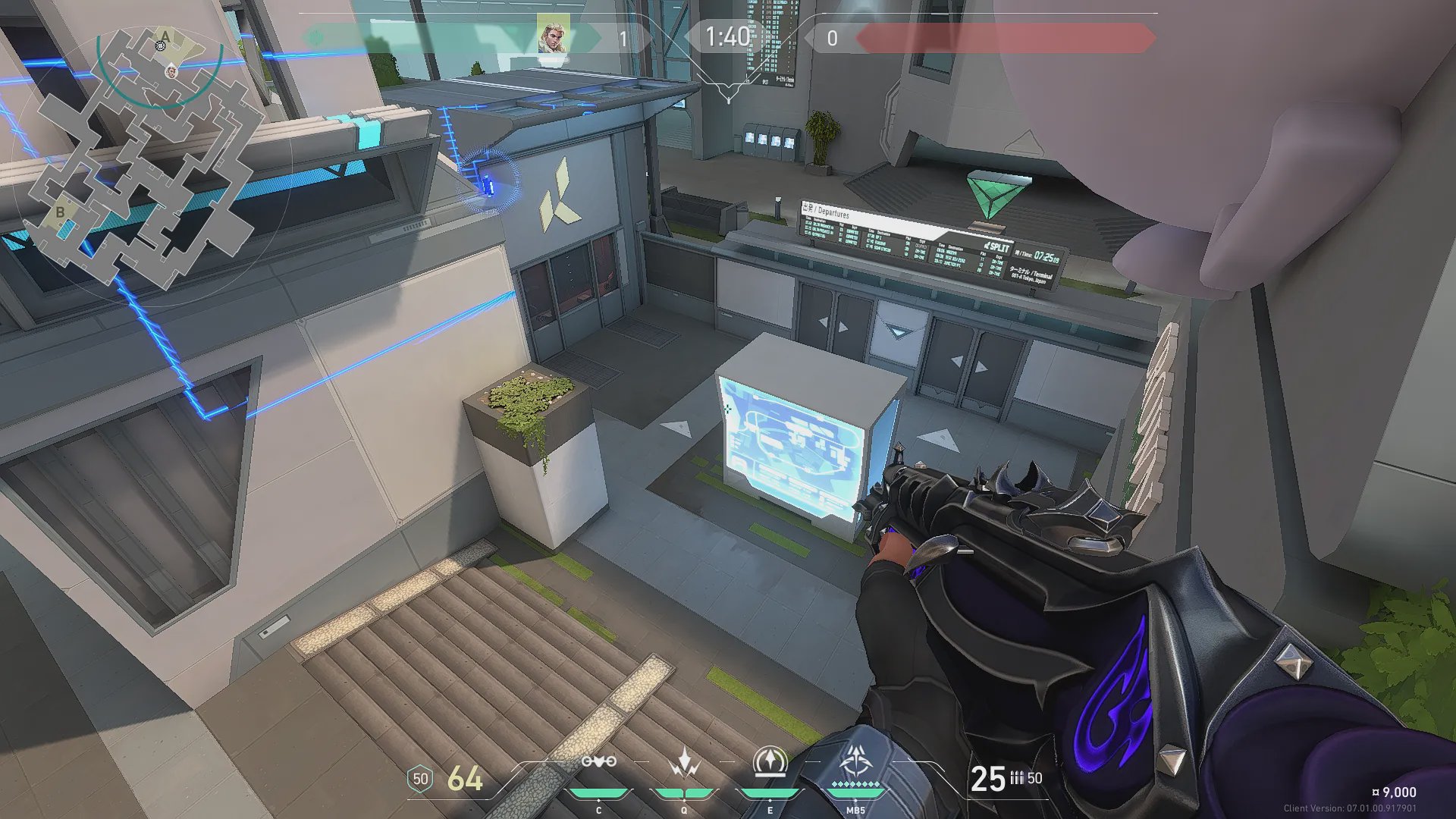The image size is (1456, 819).
Task: Click the shield armor hexagon icon
Action: pos(420,779)
